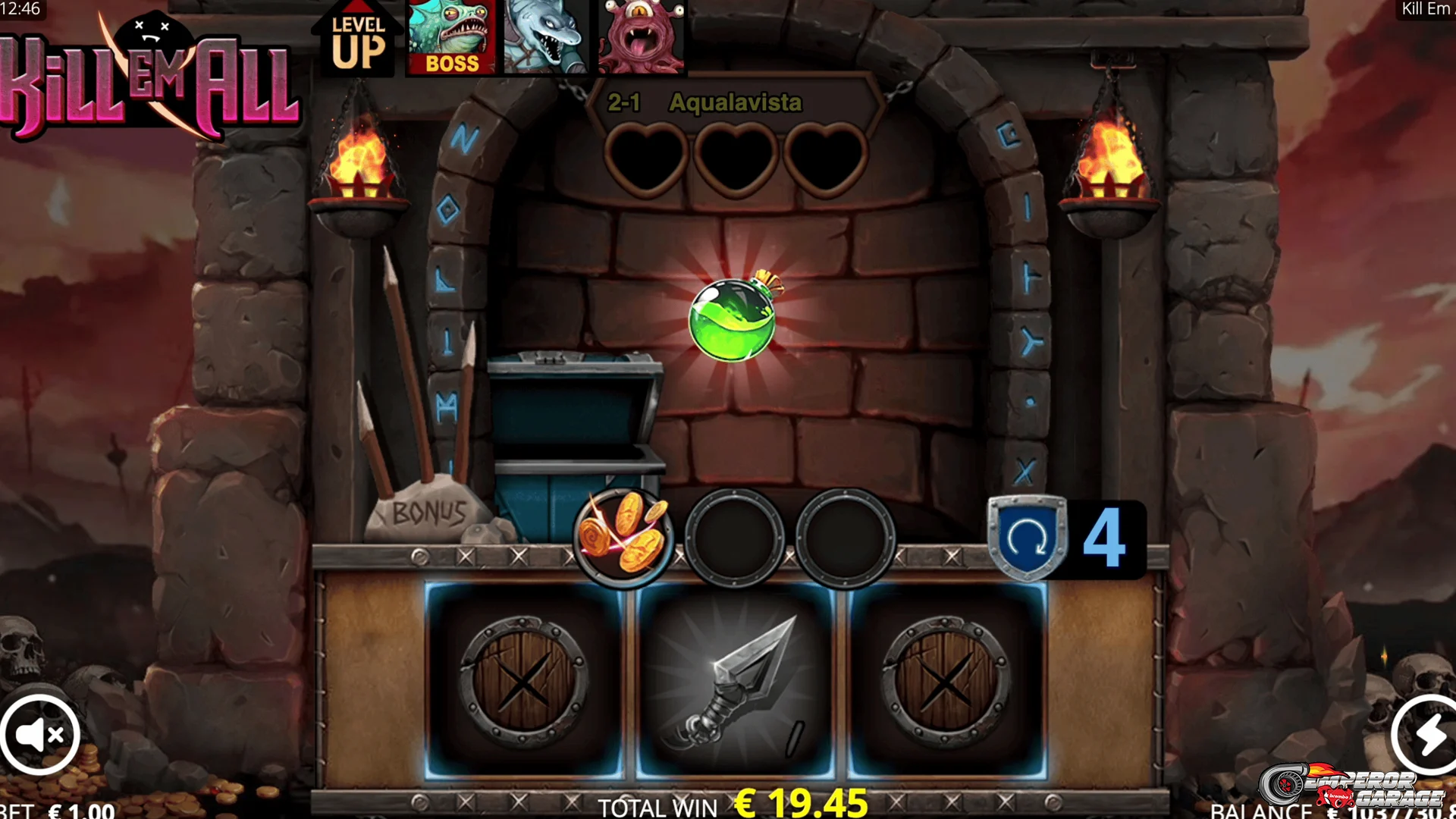The height and width of the screenshot is (819, 1456).
Task: Choose the shark monster portrait
Action: point(546,36)
